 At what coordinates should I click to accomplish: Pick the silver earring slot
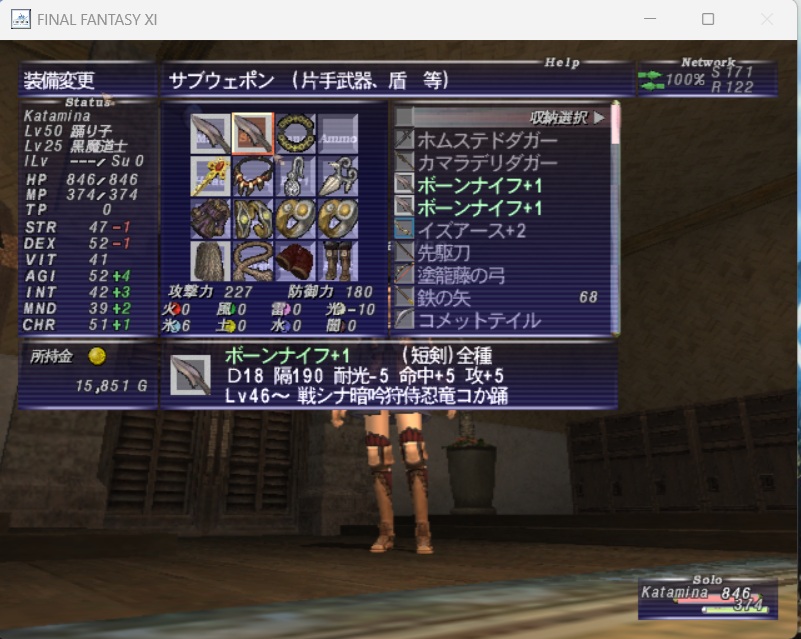point(296,176)
